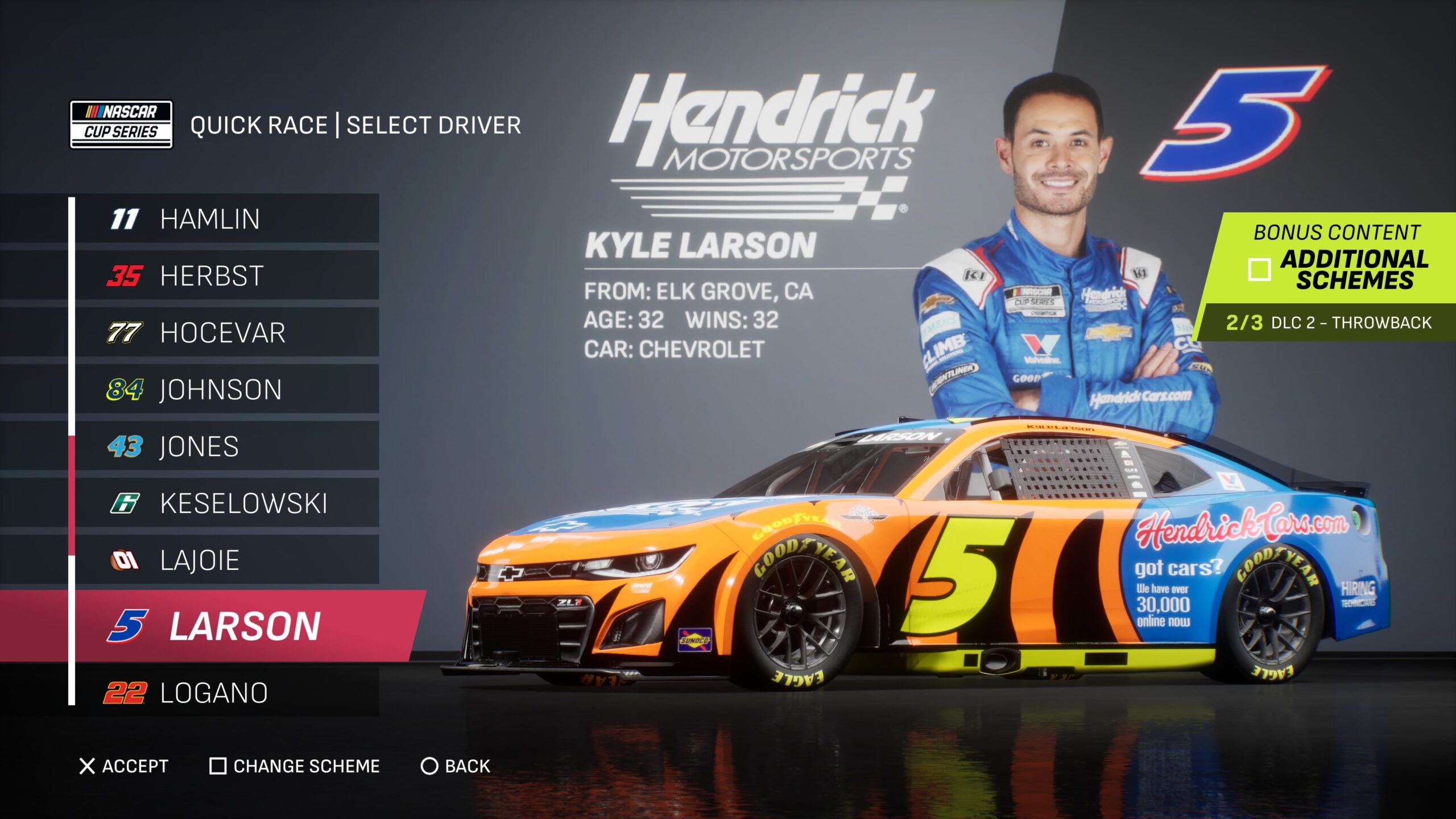
Task: Accept the selected driver
Action: pos(124,766)
